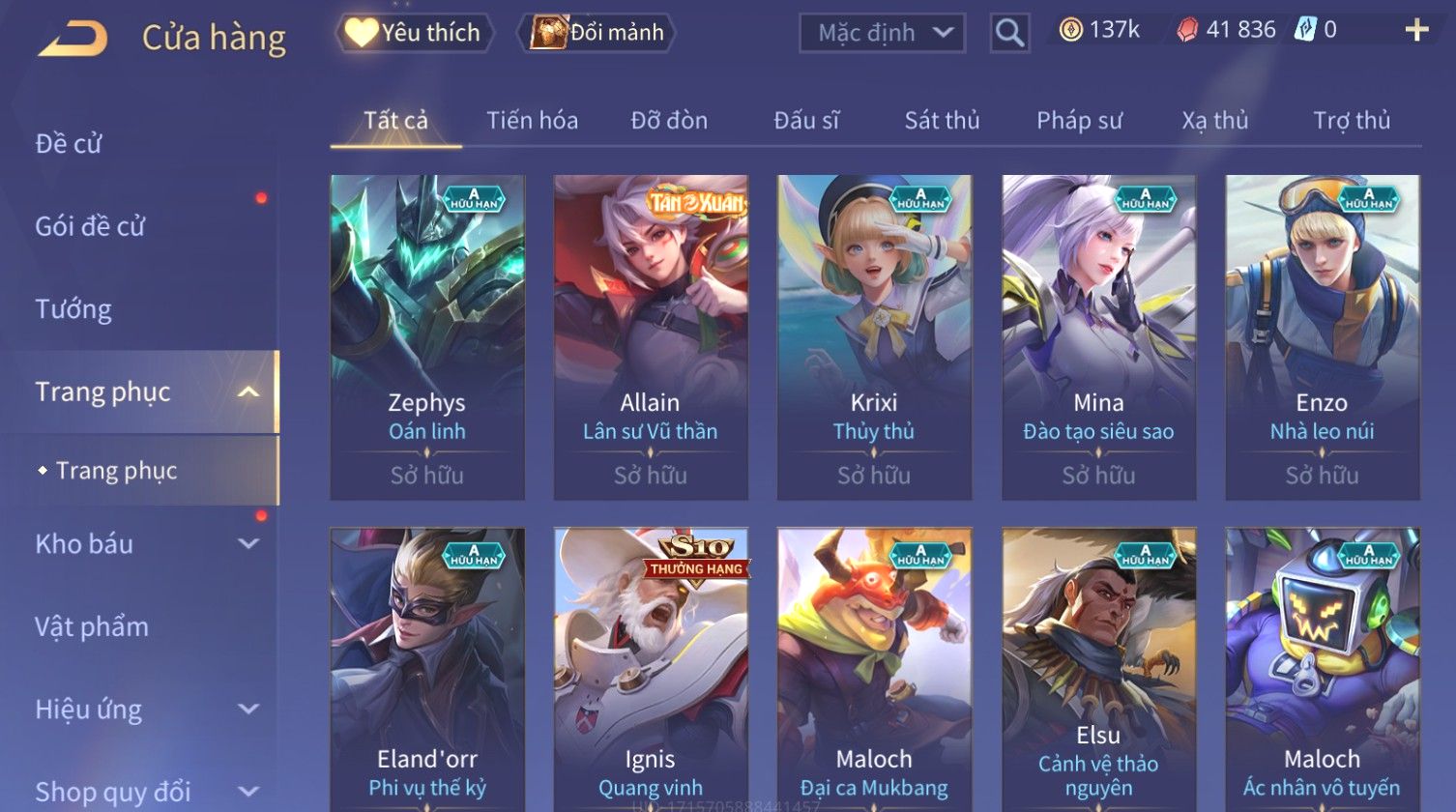
Task: Select Gói đề cử in the sidebar
Action: [x=90, y=226]
